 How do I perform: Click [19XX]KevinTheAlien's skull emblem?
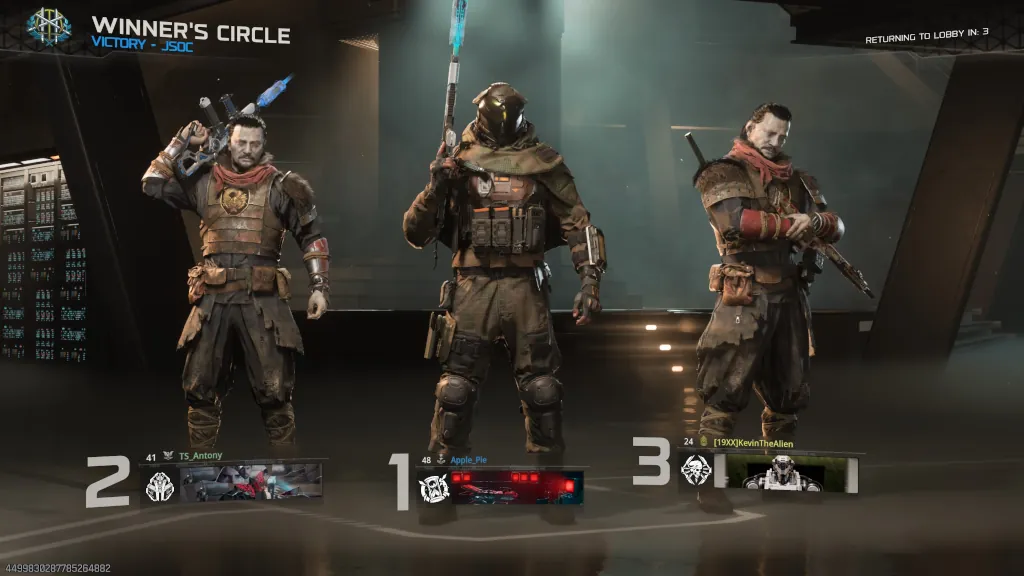pos(695,470)
